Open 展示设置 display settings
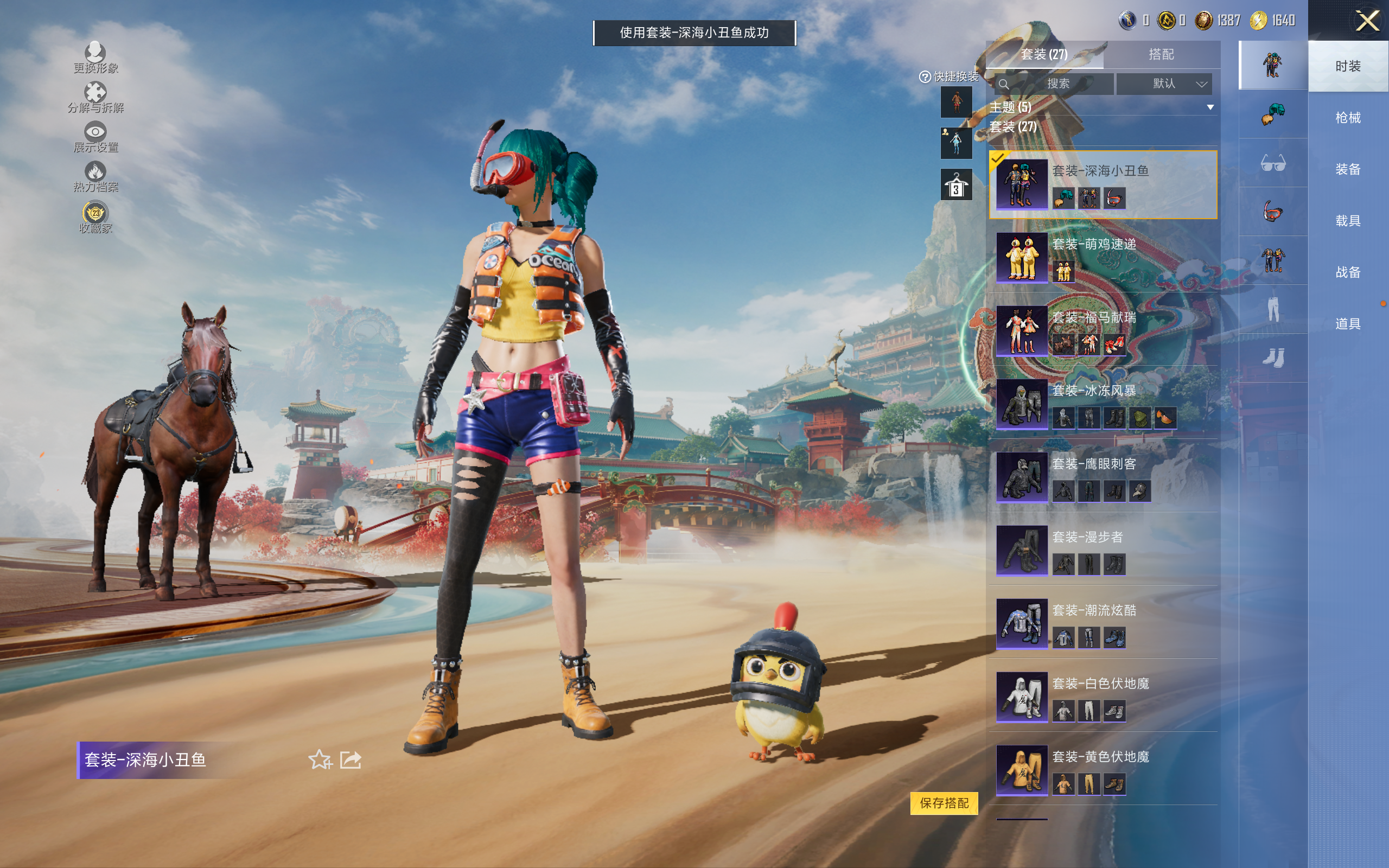The width and height of the screenshot is (1389, 868). 95,138
